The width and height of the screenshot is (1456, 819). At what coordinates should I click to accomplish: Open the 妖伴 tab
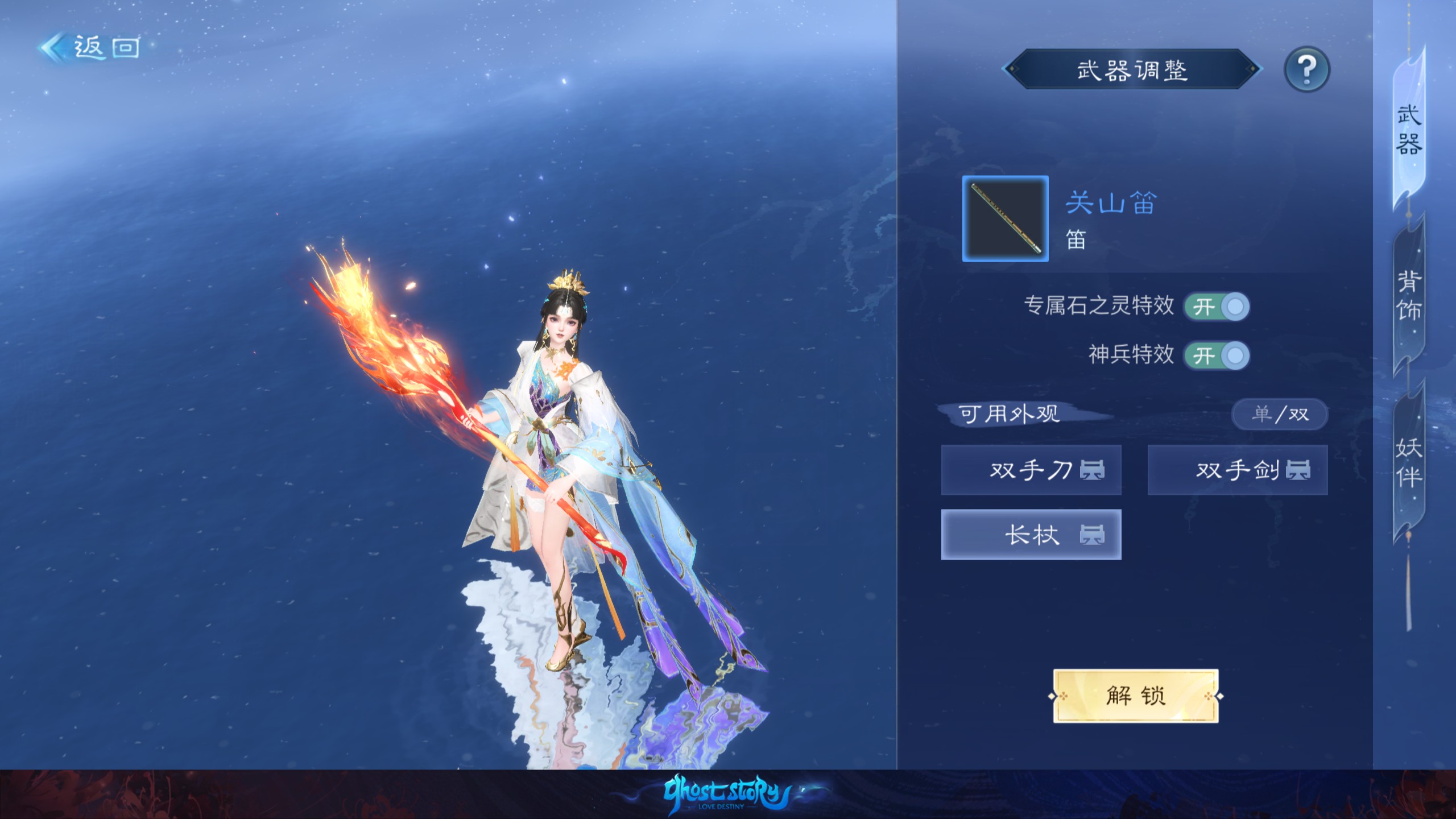click(1409, 462)
